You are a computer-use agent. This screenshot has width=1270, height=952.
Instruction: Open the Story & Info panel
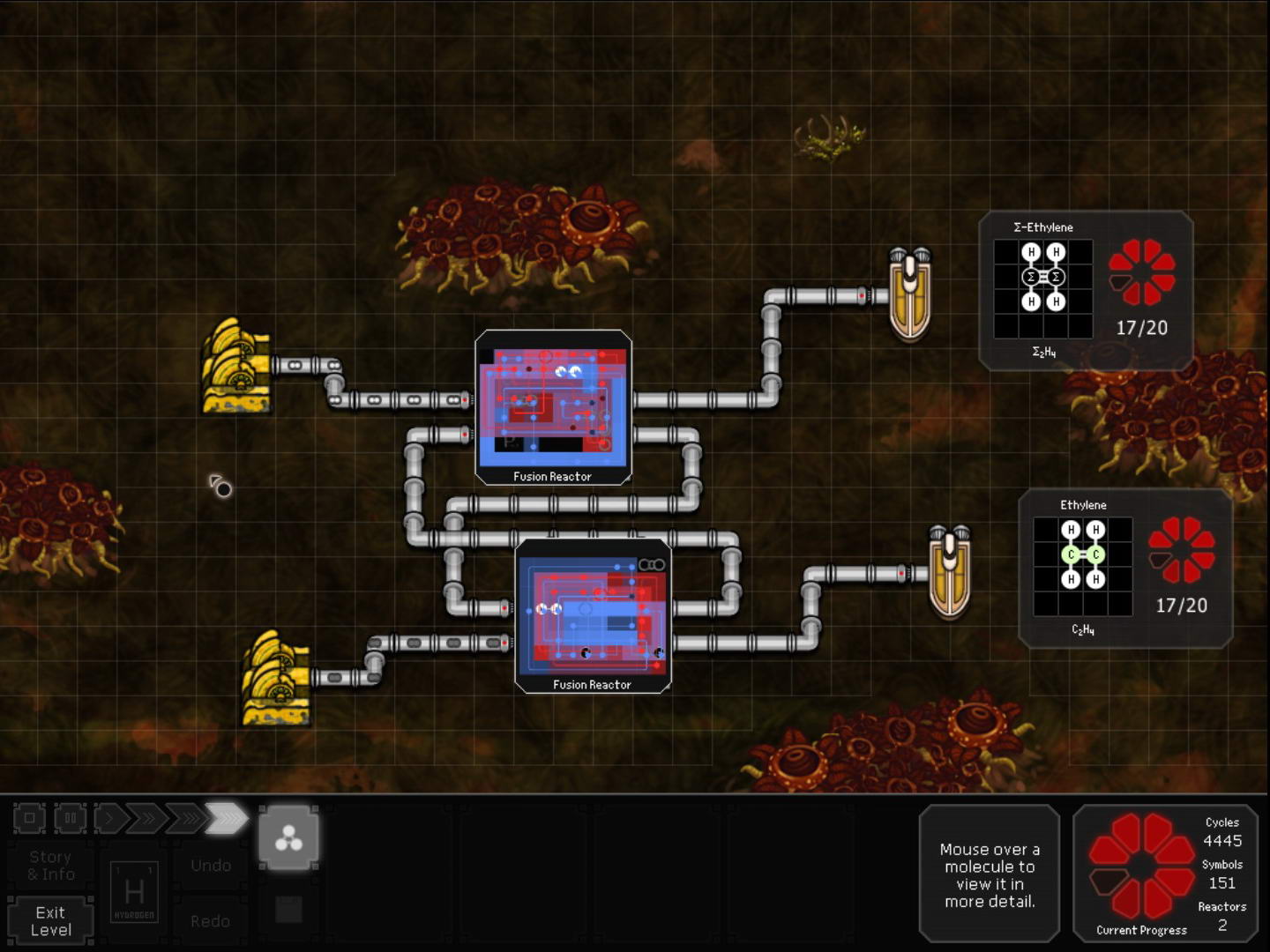tap(50, 866)
